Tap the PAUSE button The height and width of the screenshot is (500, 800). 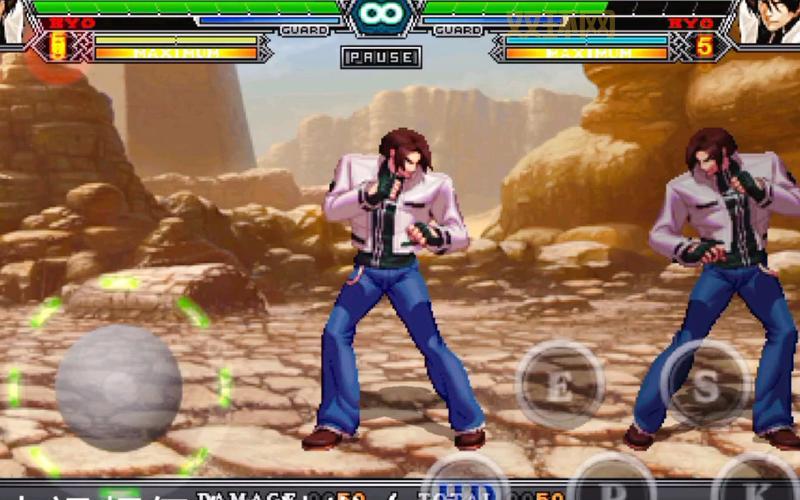[381, 57]
